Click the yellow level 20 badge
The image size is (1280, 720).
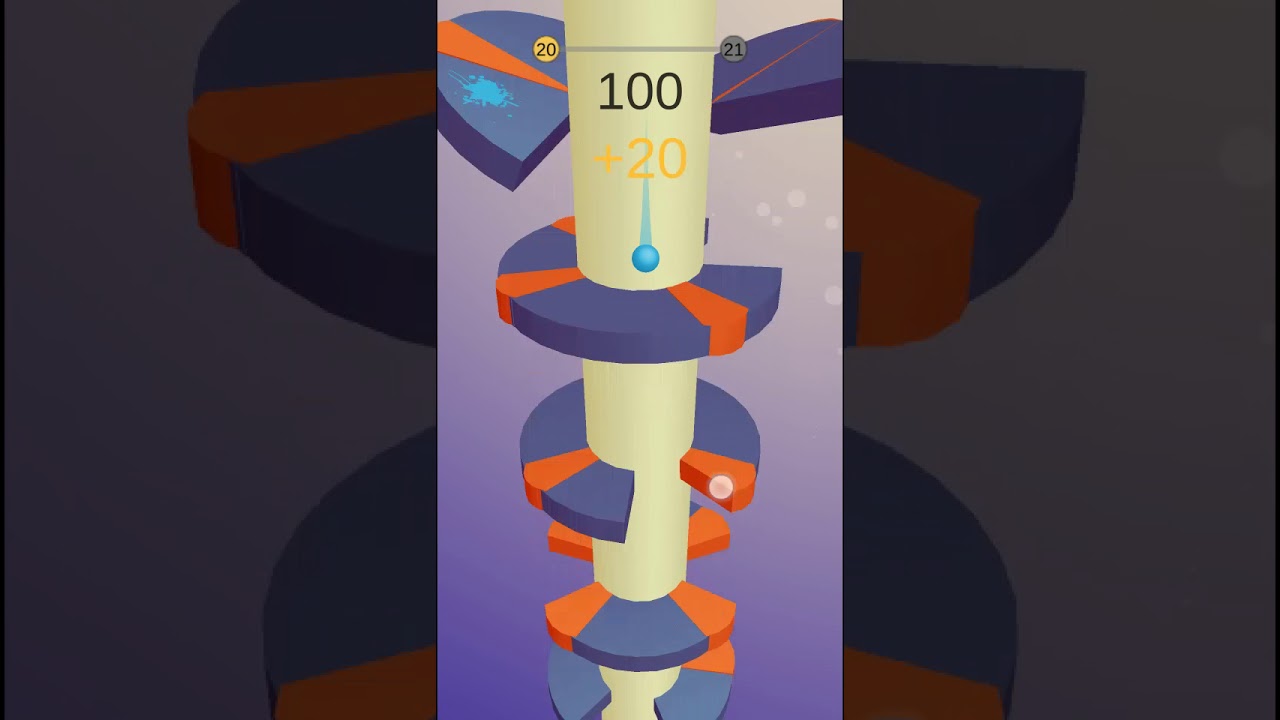tap(546, 47)
